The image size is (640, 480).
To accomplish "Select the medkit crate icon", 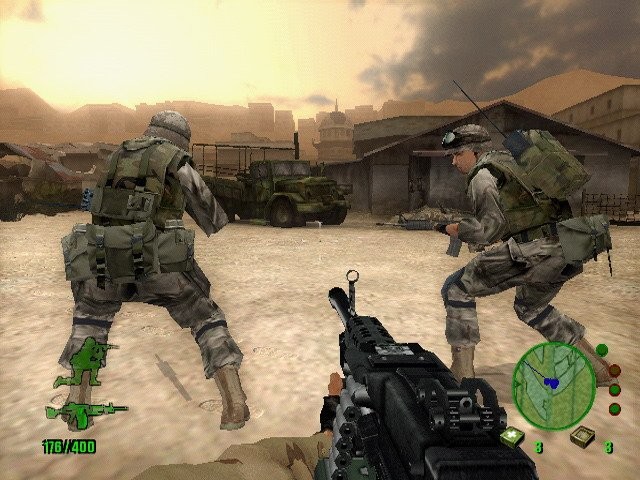I will [x=511, y=436].
